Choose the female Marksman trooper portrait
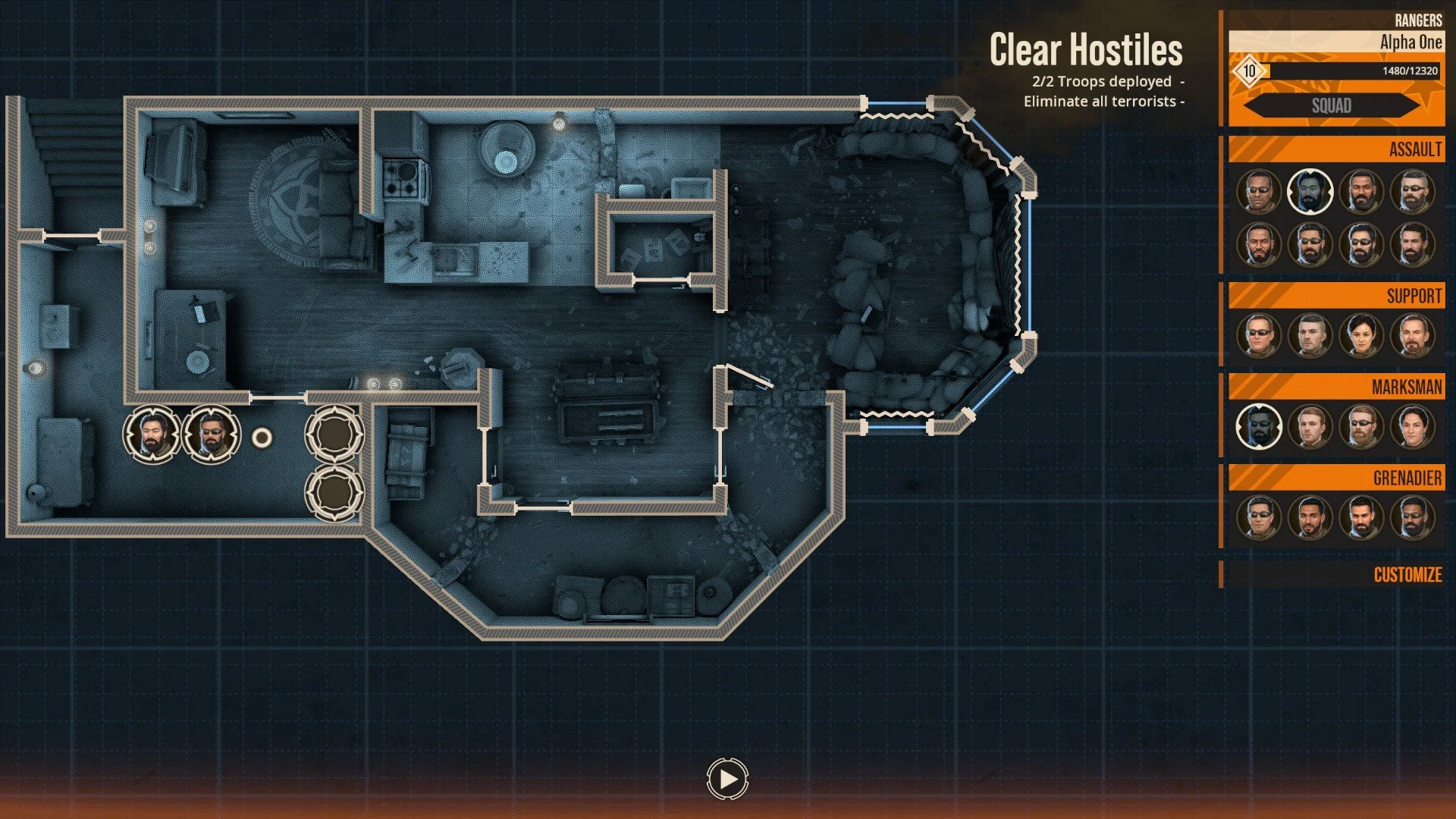Screen dimensions: 1456x819 click(x=1412, y=427)
